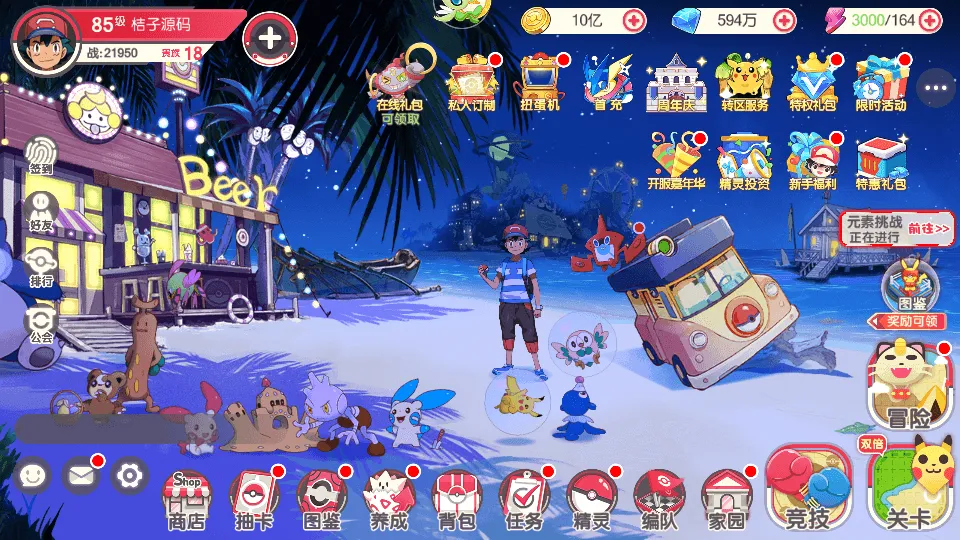Open the 公会 guild panel
Viewport: 960px width, 540px height.
click(x=41, y=323)
